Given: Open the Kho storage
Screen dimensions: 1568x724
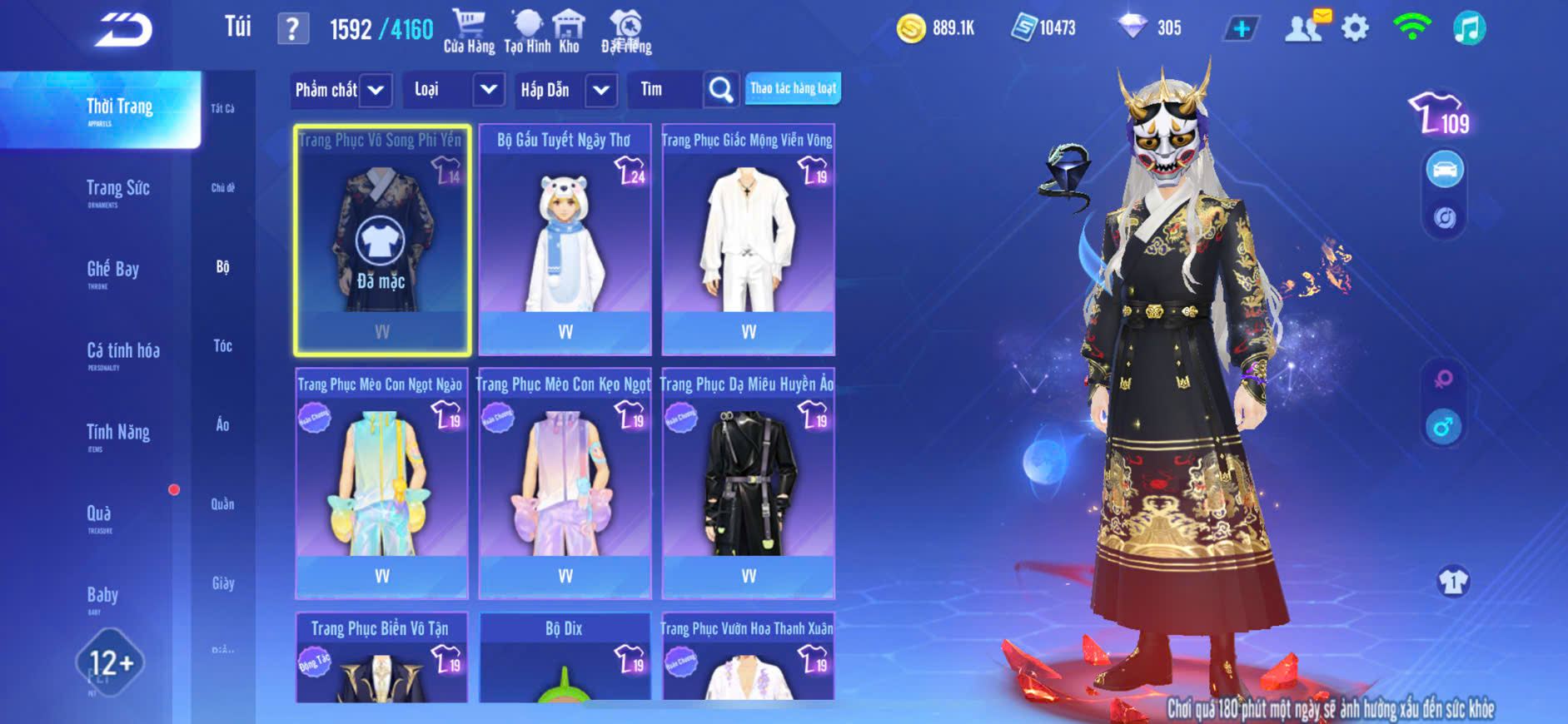Looking at the screenshot, I should 570,32.
